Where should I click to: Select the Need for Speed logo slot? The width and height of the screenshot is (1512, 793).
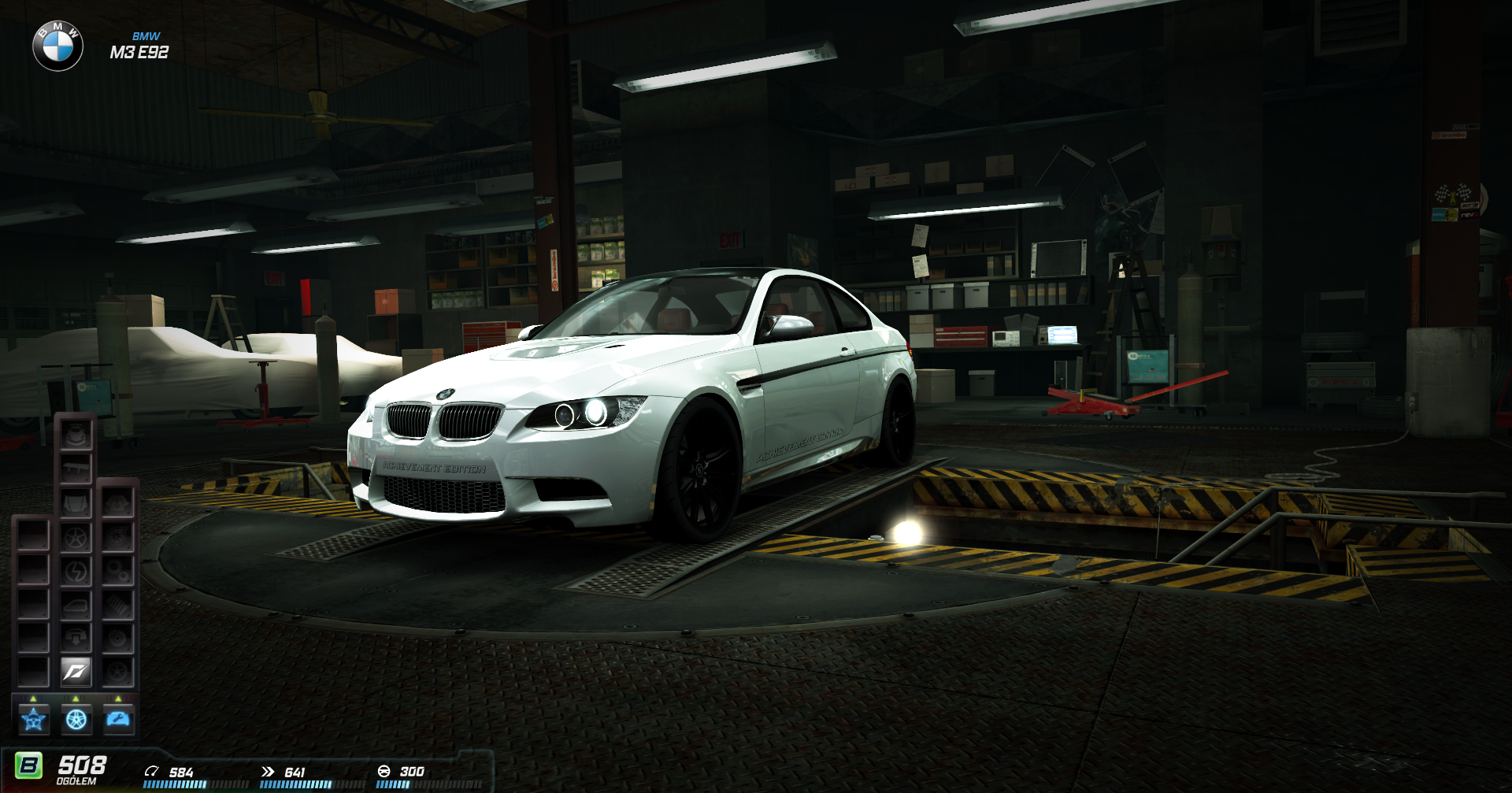(76, 672)
